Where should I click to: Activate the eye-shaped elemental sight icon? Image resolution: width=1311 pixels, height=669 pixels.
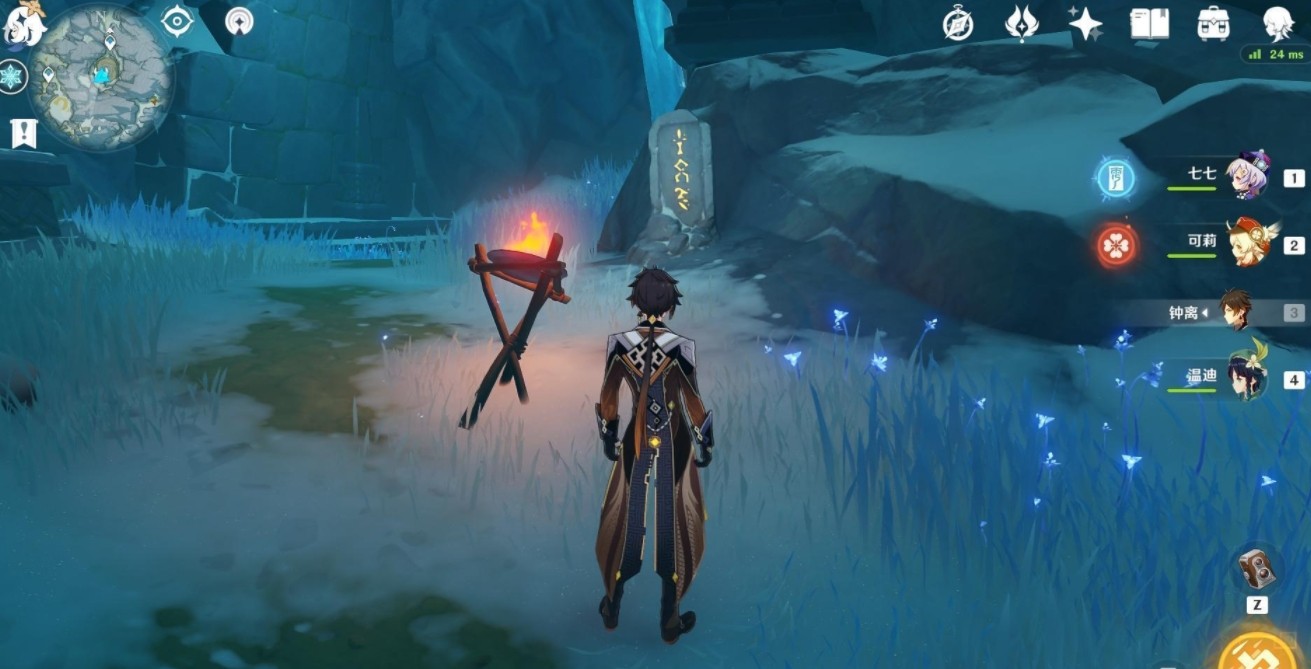point(177,21)
